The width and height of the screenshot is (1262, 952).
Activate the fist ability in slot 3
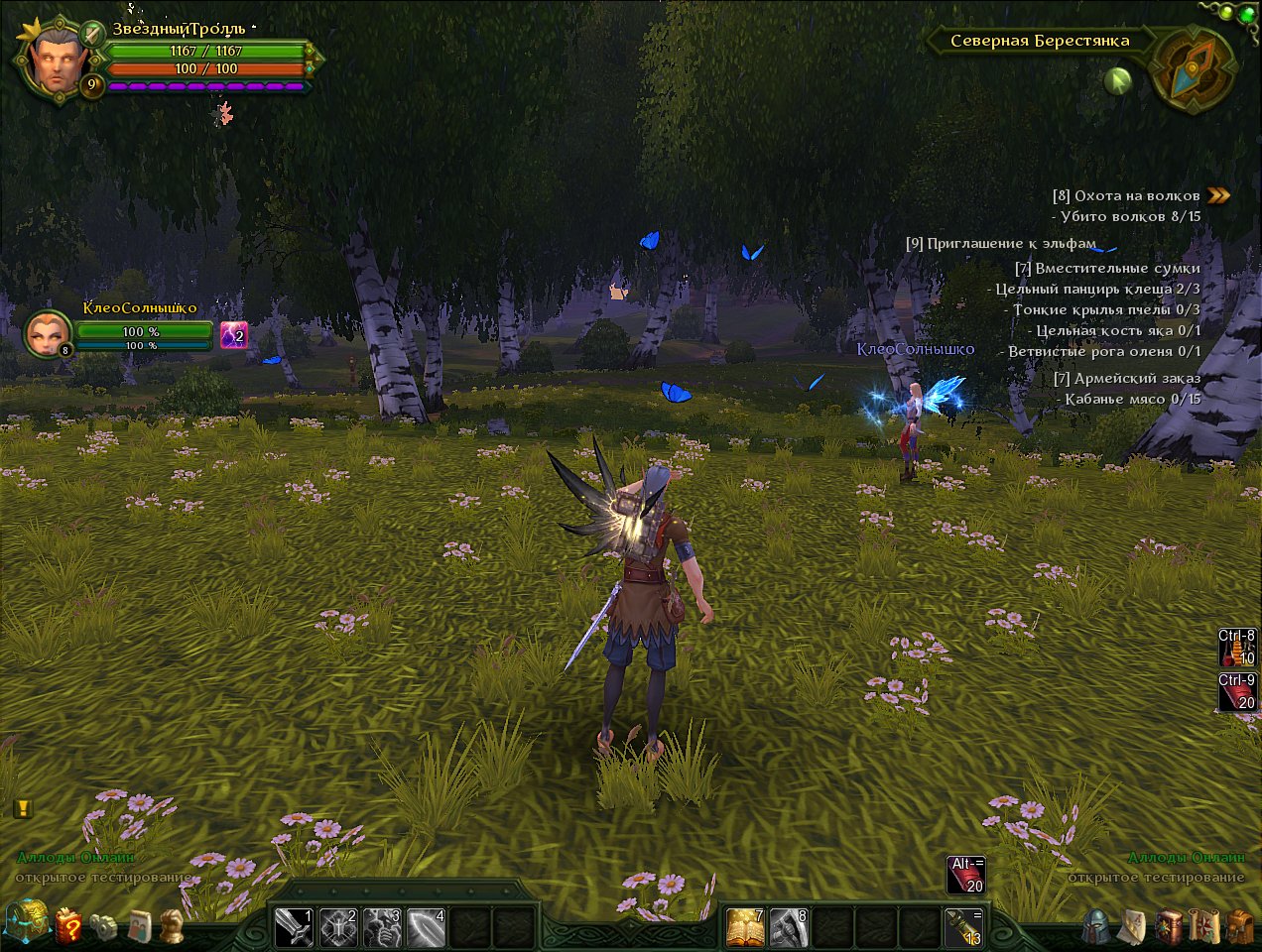coord(381,927)
